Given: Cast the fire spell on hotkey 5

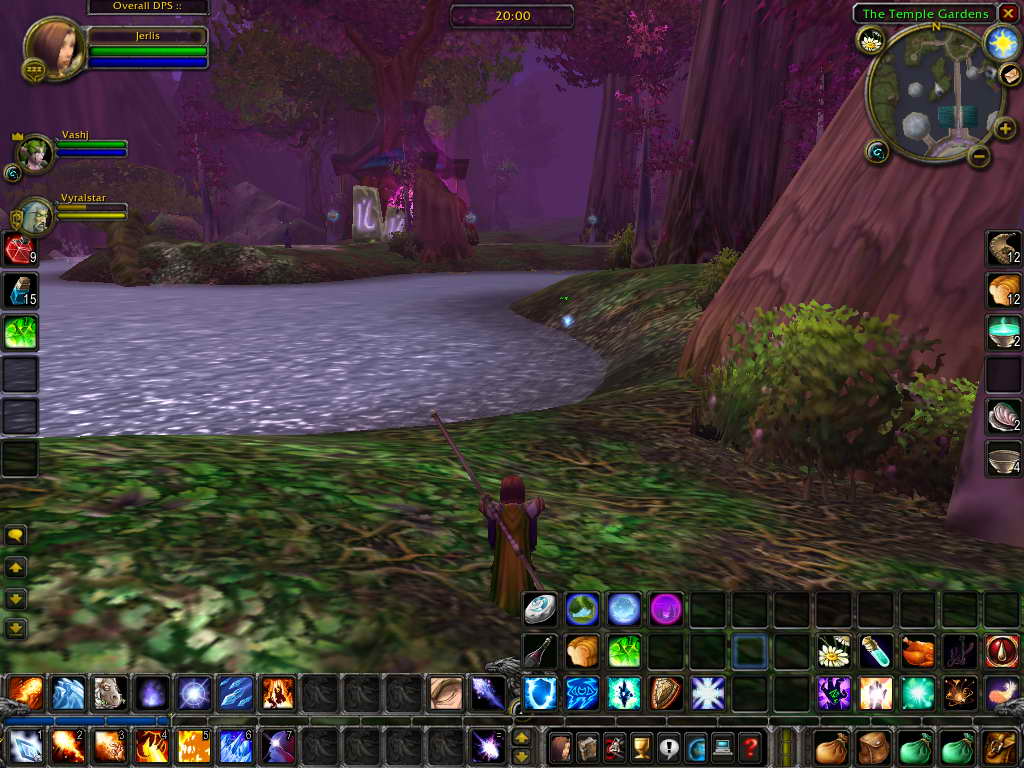Looking at the screenshot, I should click(x=194, y=746).
